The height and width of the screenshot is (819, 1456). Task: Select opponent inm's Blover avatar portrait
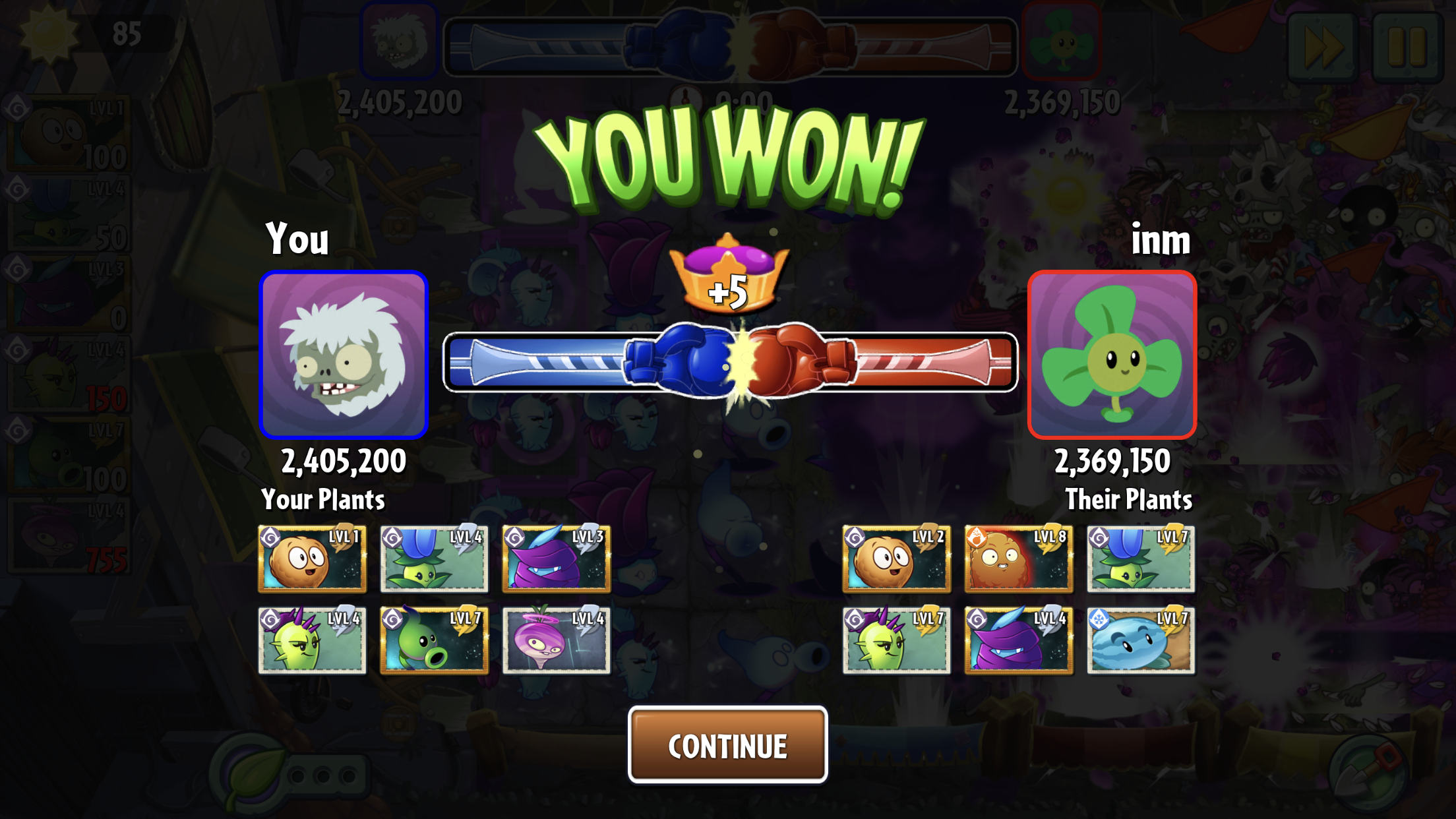click(1112, 355)
